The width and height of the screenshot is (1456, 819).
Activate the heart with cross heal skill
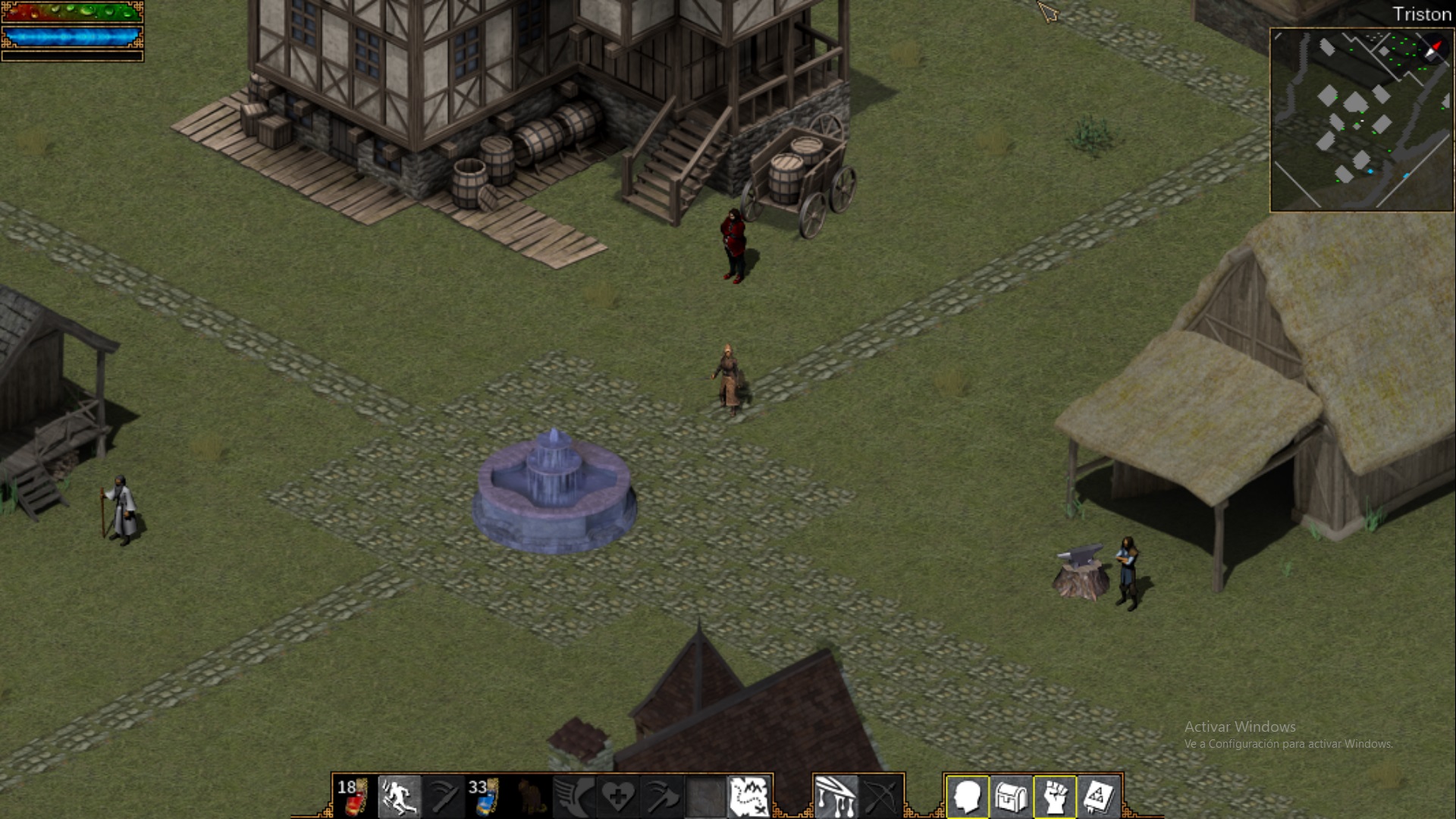point(618,796)
